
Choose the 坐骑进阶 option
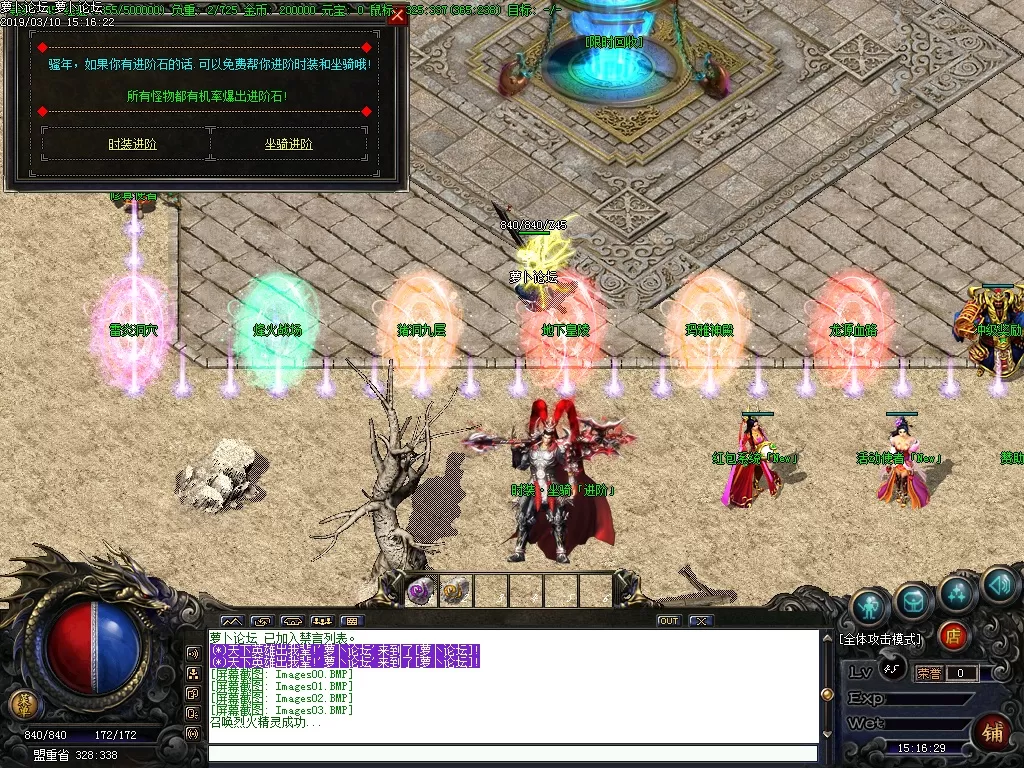[288, 144]
